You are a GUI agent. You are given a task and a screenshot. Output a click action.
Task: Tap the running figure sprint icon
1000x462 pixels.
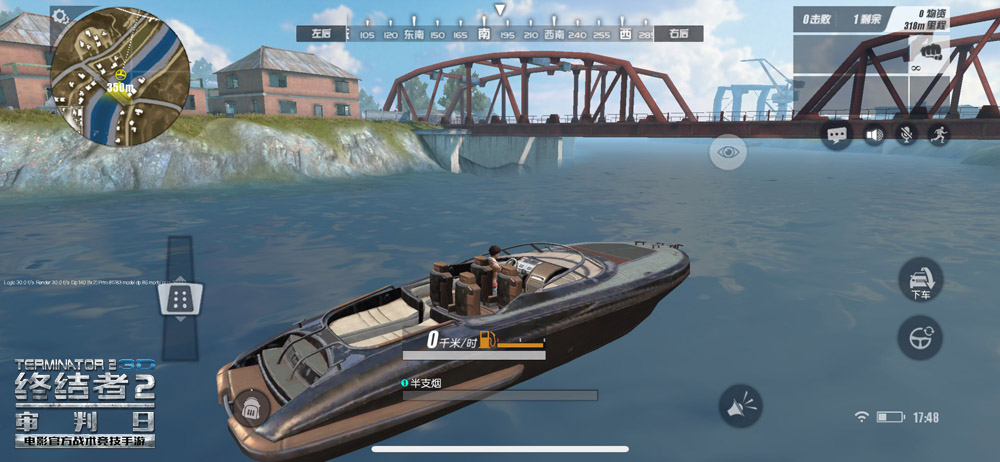tap(939, 134)
